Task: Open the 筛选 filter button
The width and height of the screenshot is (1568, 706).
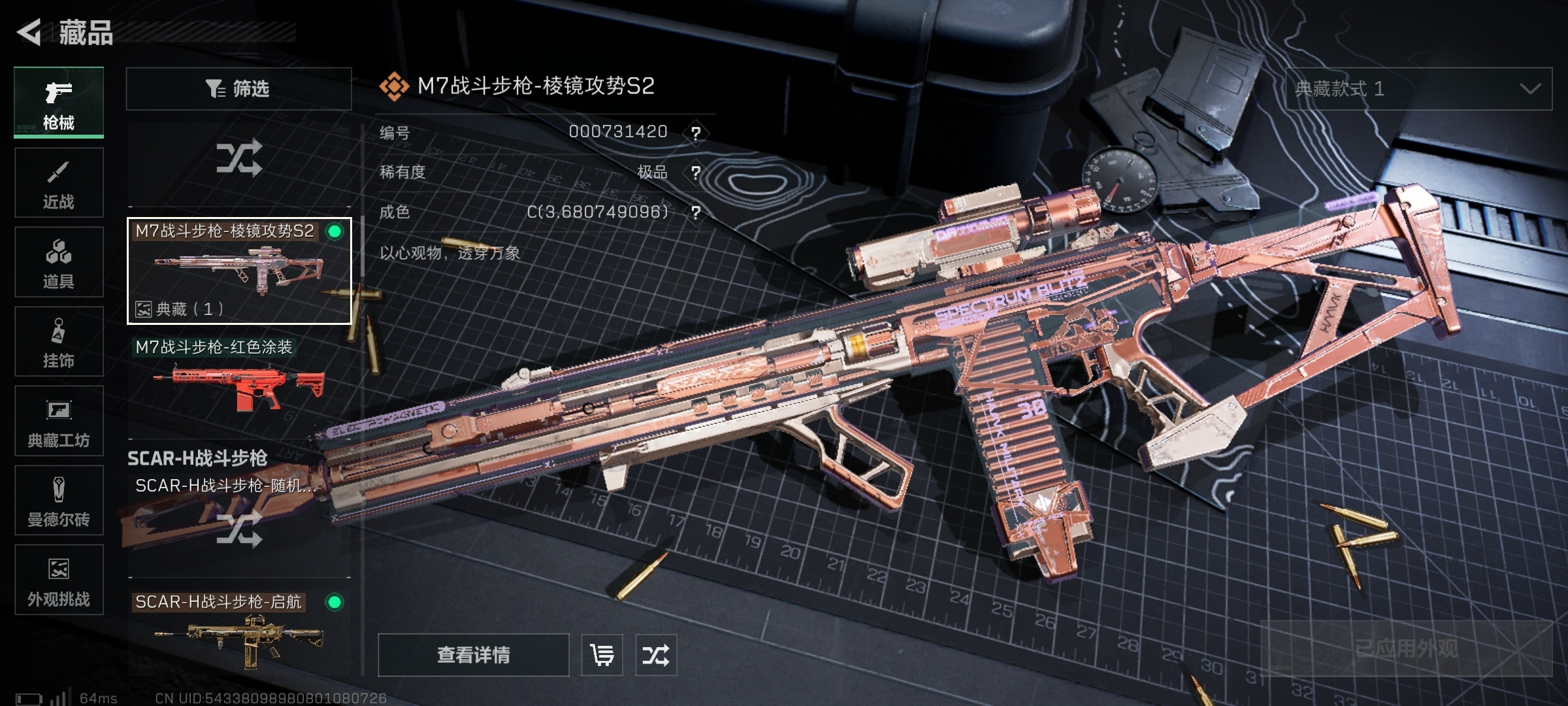Action: pos(238,89)
